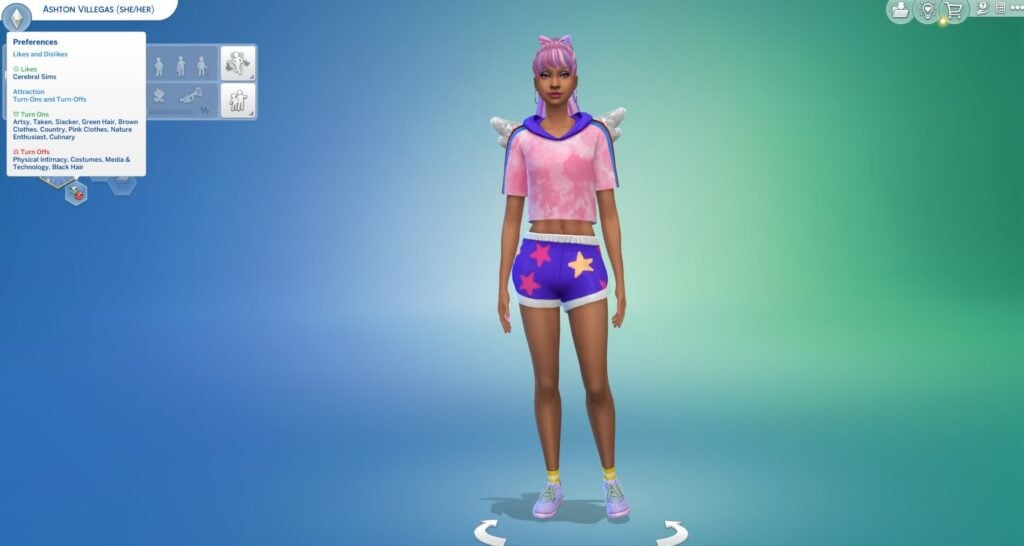Open the Likes and Dislikes preferences link
This screenshot has height=546, width=1024.
[38, 54]
